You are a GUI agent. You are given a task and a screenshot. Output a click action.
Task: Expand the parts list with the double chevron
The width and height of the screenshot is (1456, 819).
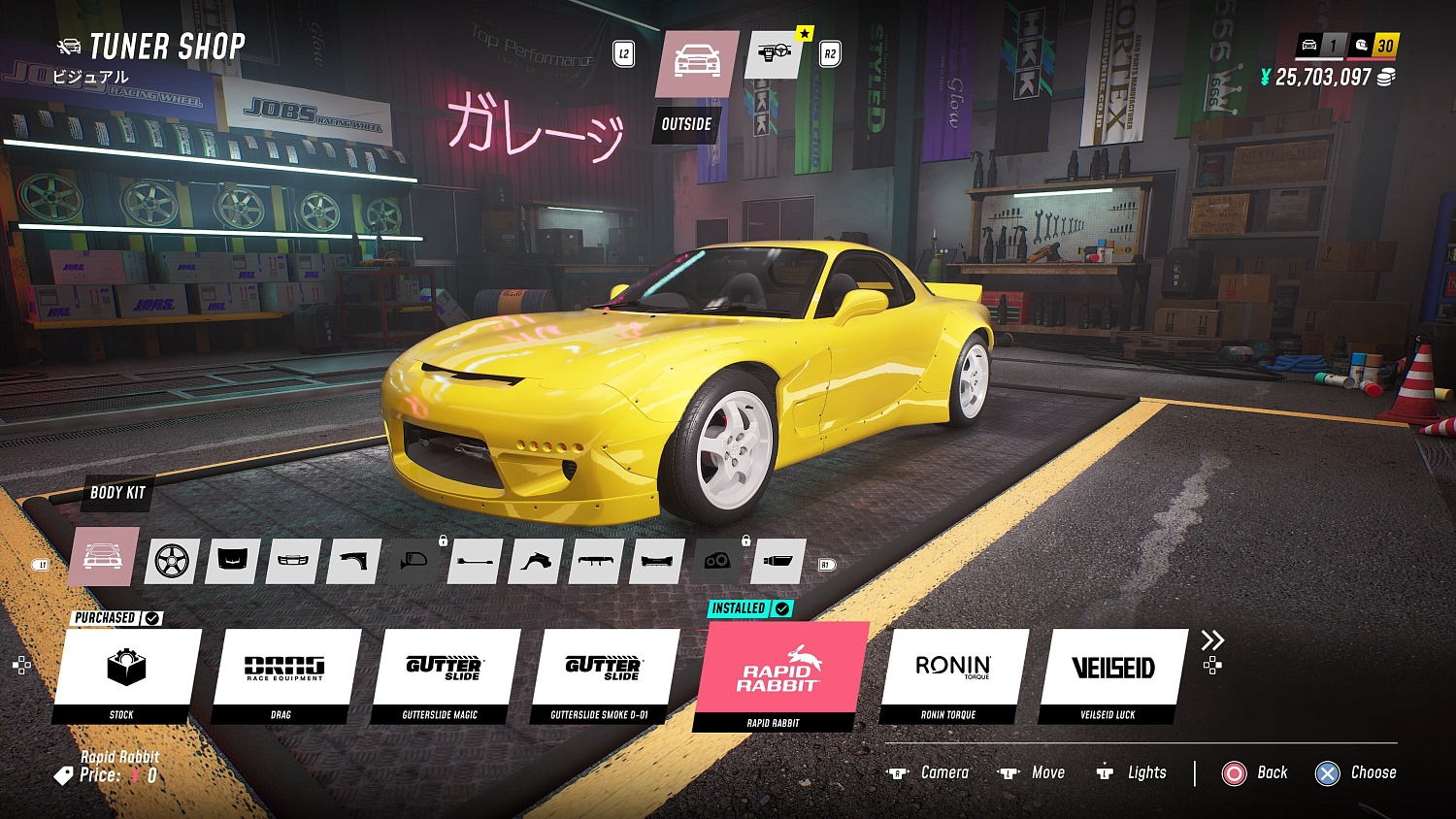pyautogui.click(x=1211, y=640)
